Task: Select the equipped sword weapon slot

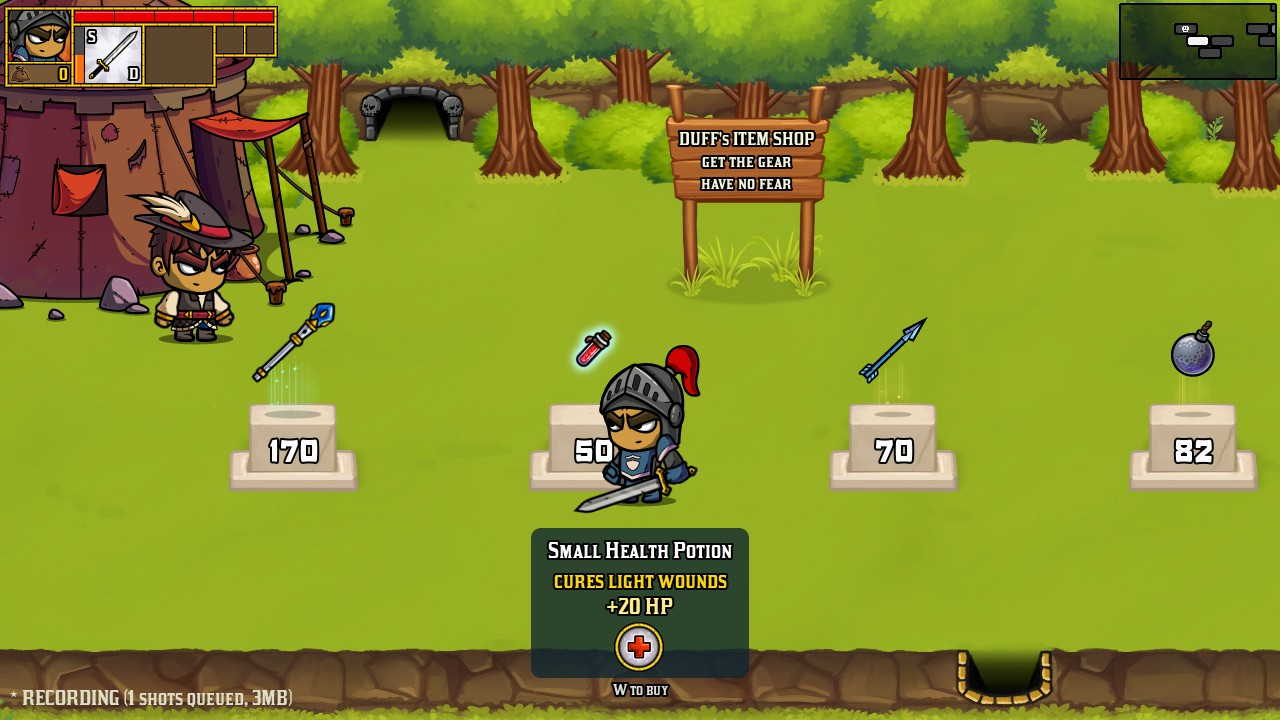Action: click(113, 55)
